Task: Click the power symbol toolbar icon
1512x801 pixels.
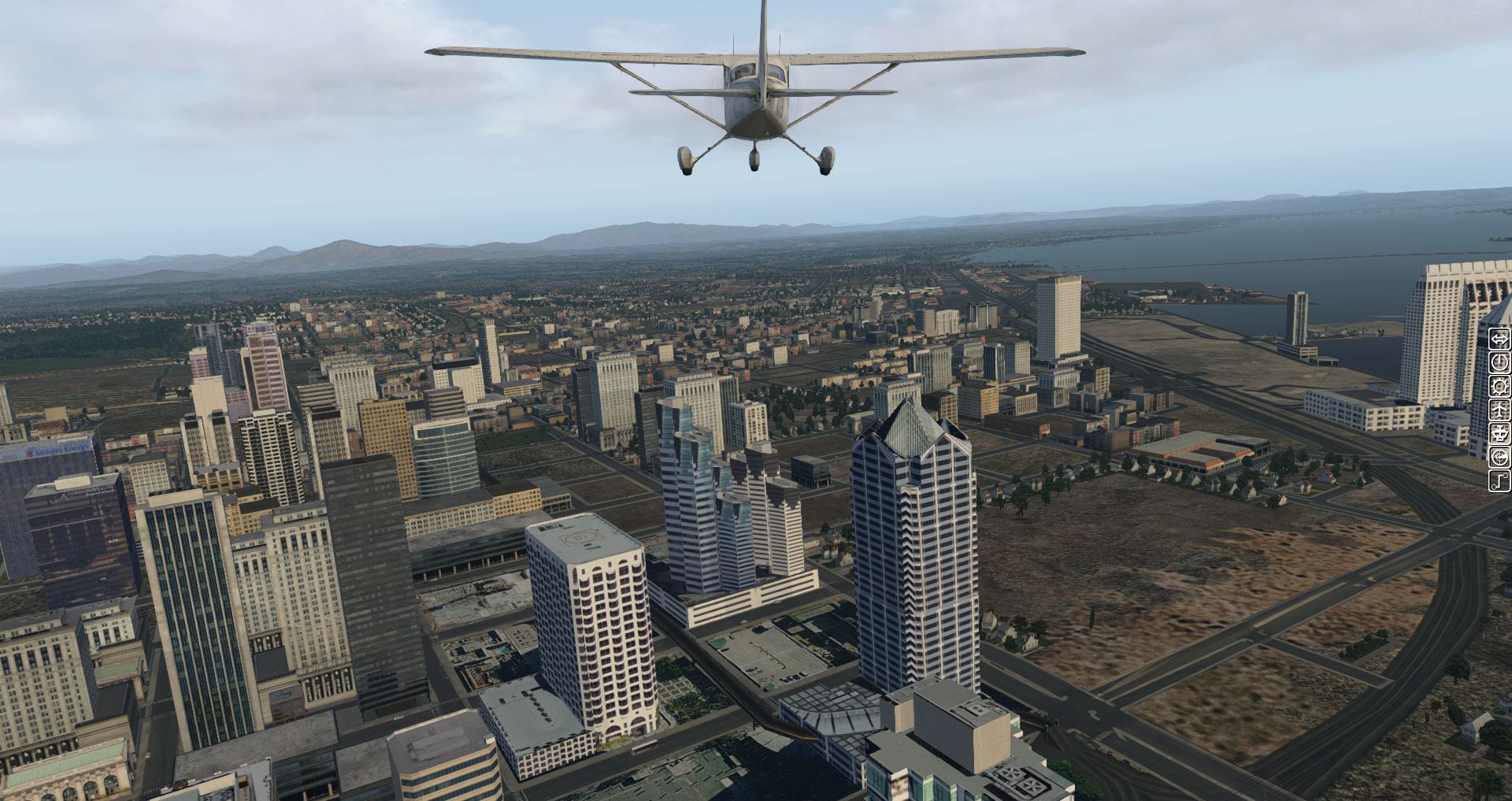Action: tap(1499, 362)
